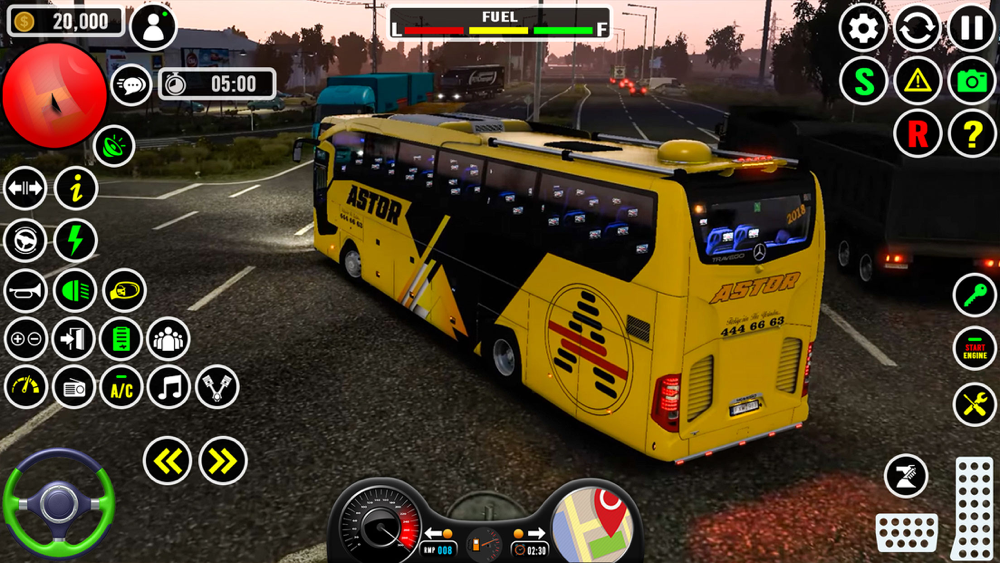The image size is (1000, 563).
Task: Open the player profile icon
Action: [x=153, y=27]
